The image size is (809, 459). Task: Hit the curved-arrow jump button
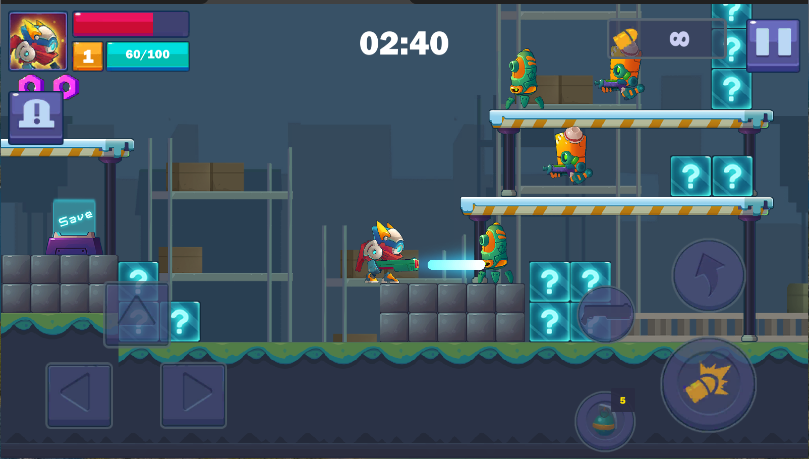(x=708, y=274)
